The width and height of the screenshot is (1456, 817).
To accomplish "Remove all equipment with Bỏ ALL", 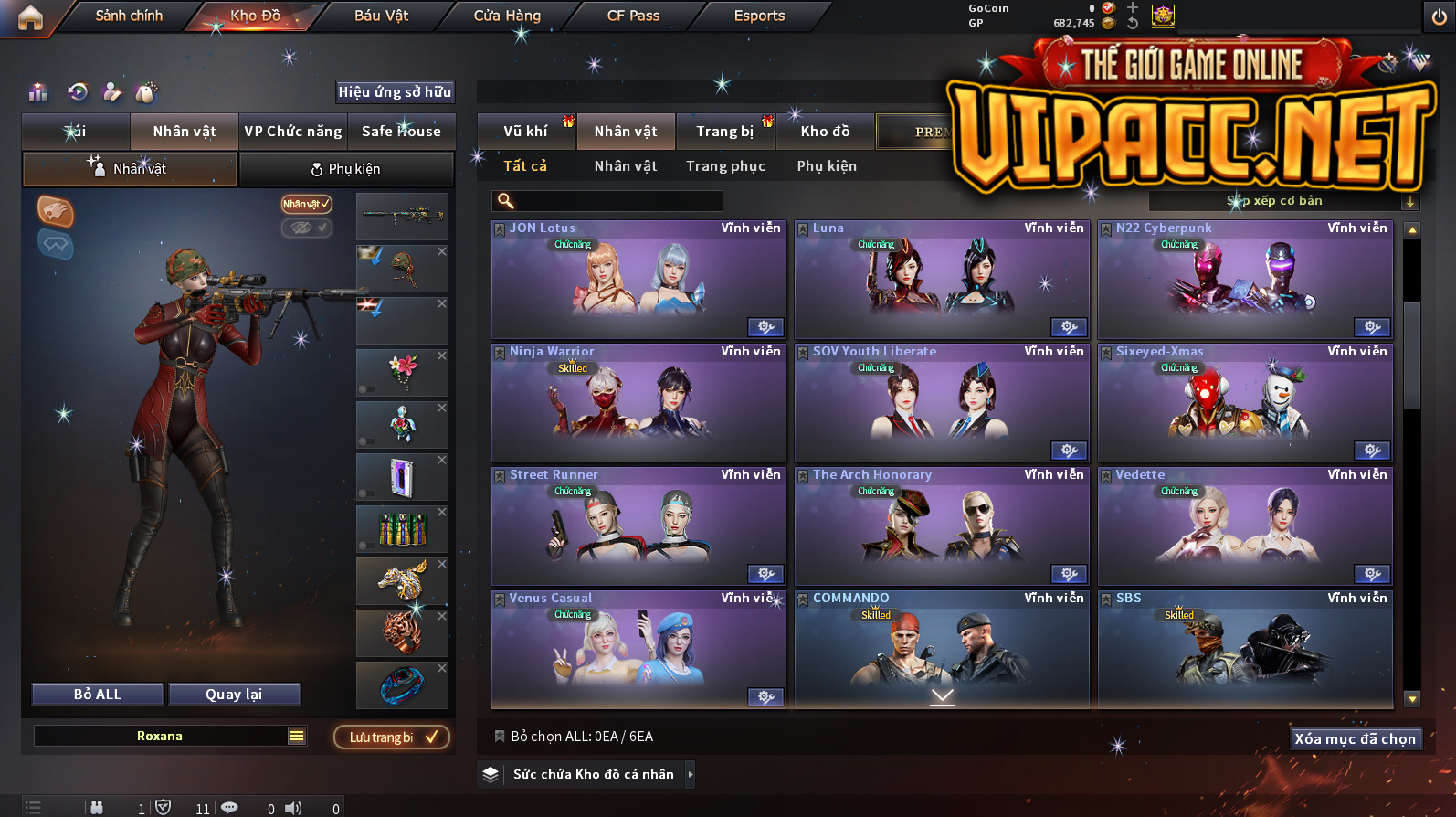I will pyautogui.click(x=98, y=695).
